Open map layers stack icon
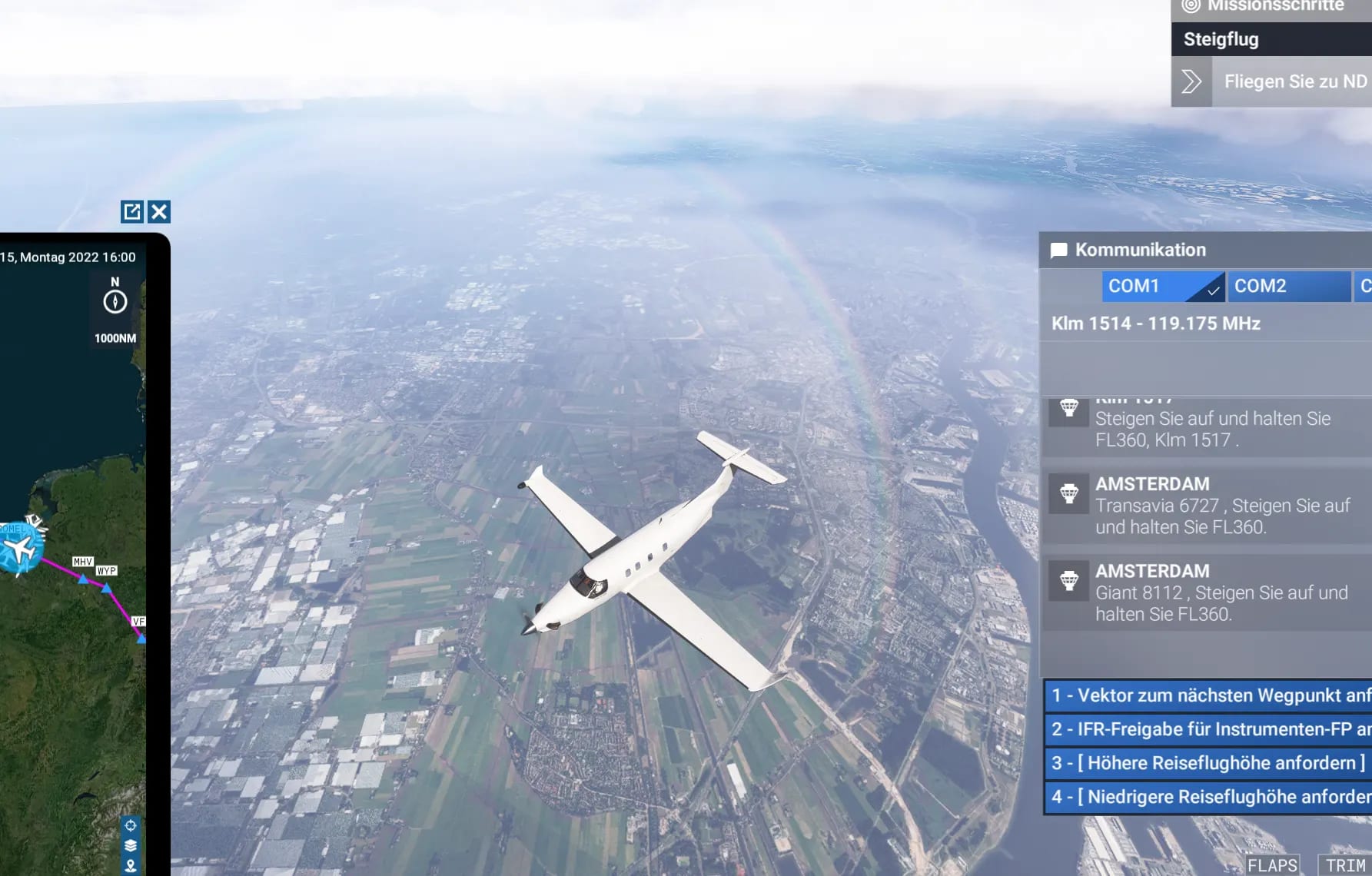The image size is (1372, 876). pyautogui.click(x=131, y=845)
